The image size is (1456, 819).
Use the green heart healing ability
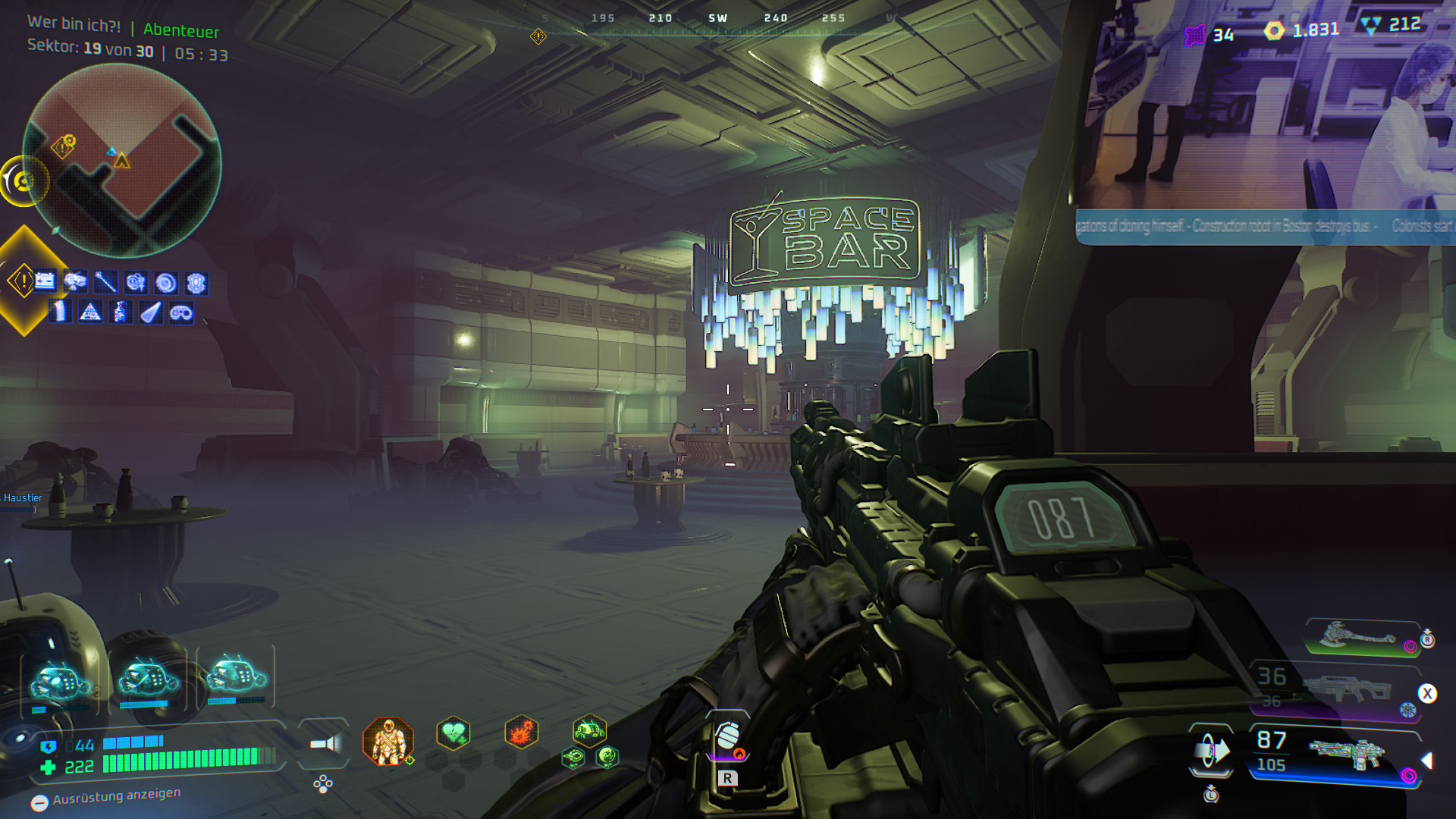click(x=453, y=733)
